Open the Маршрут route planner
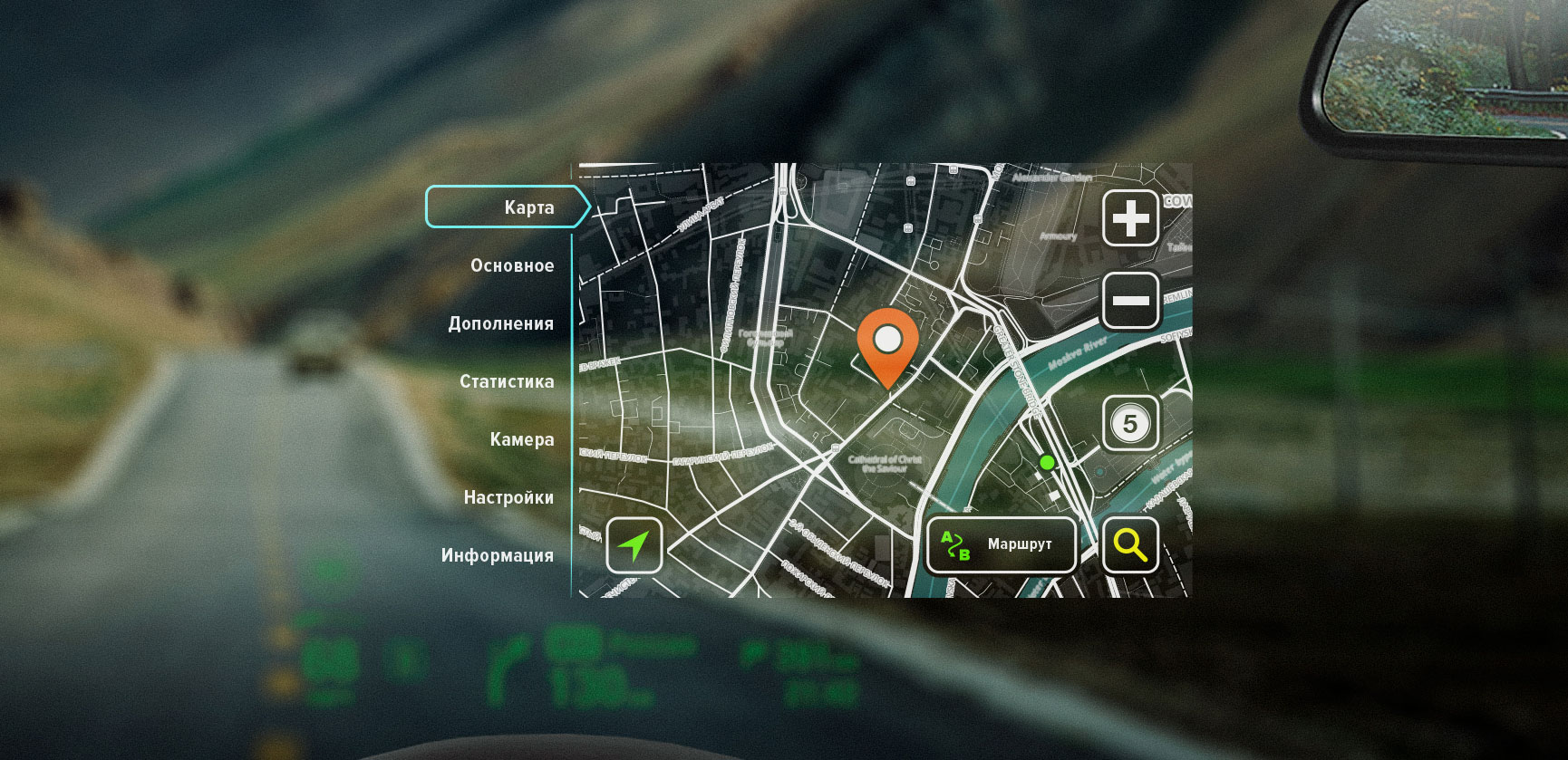 pos(1001,545)
